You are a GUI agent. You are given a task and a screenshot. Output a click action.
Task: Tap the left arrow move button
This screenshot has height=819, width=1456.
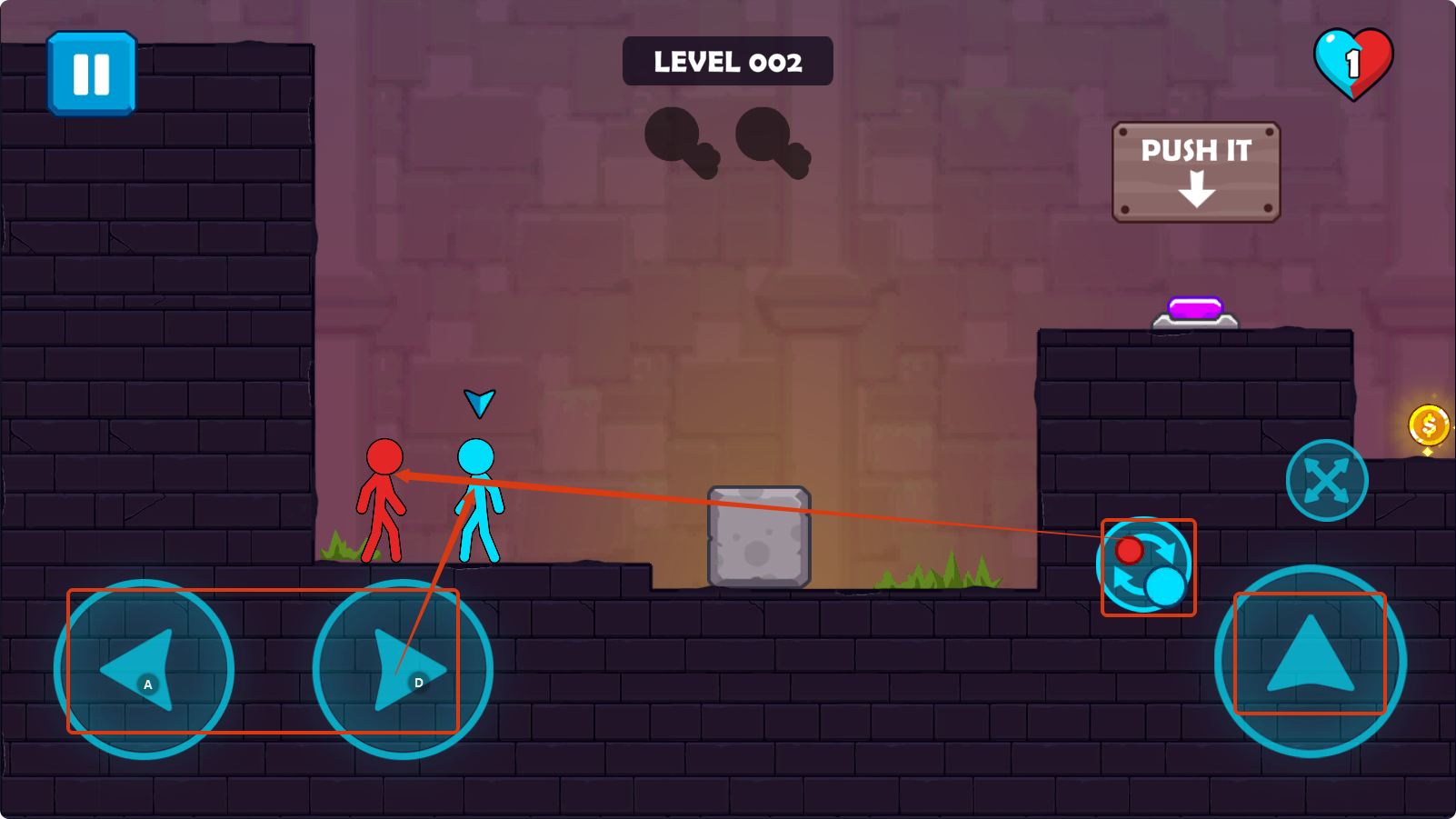click(x=144, y=669)
